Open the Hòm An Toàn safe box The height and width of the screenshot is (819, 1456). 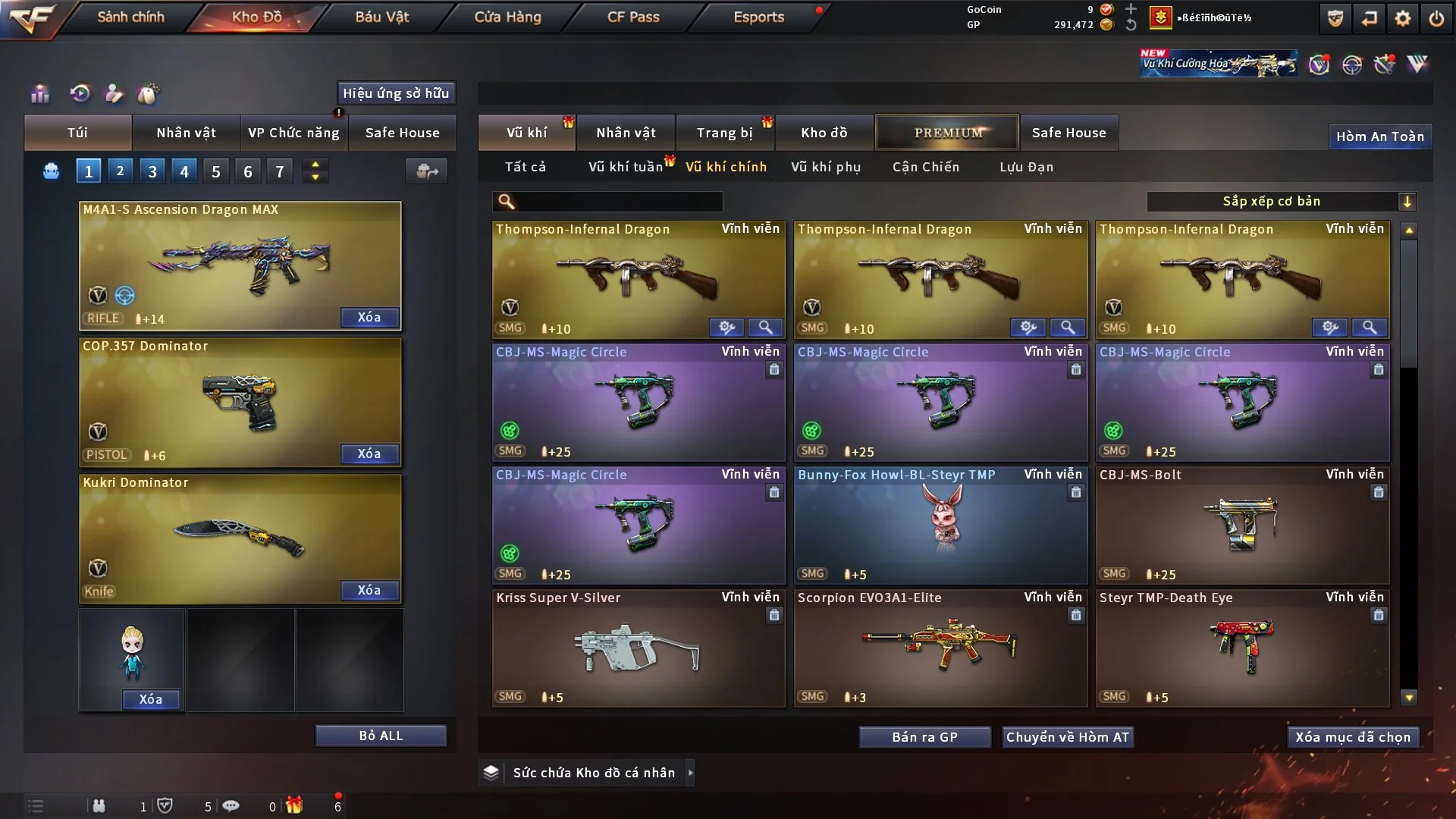click(x=1379, y=136)
